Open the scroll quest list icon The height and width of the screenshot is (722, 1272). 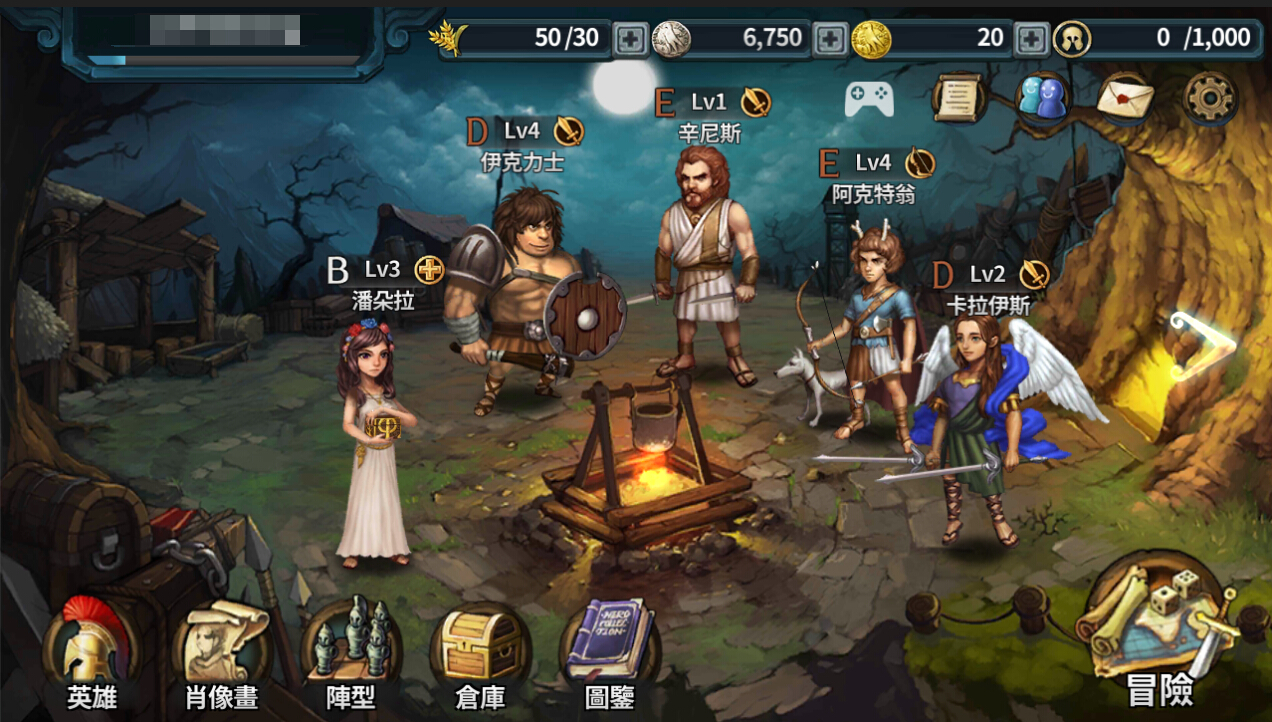[x=958, y=98]
